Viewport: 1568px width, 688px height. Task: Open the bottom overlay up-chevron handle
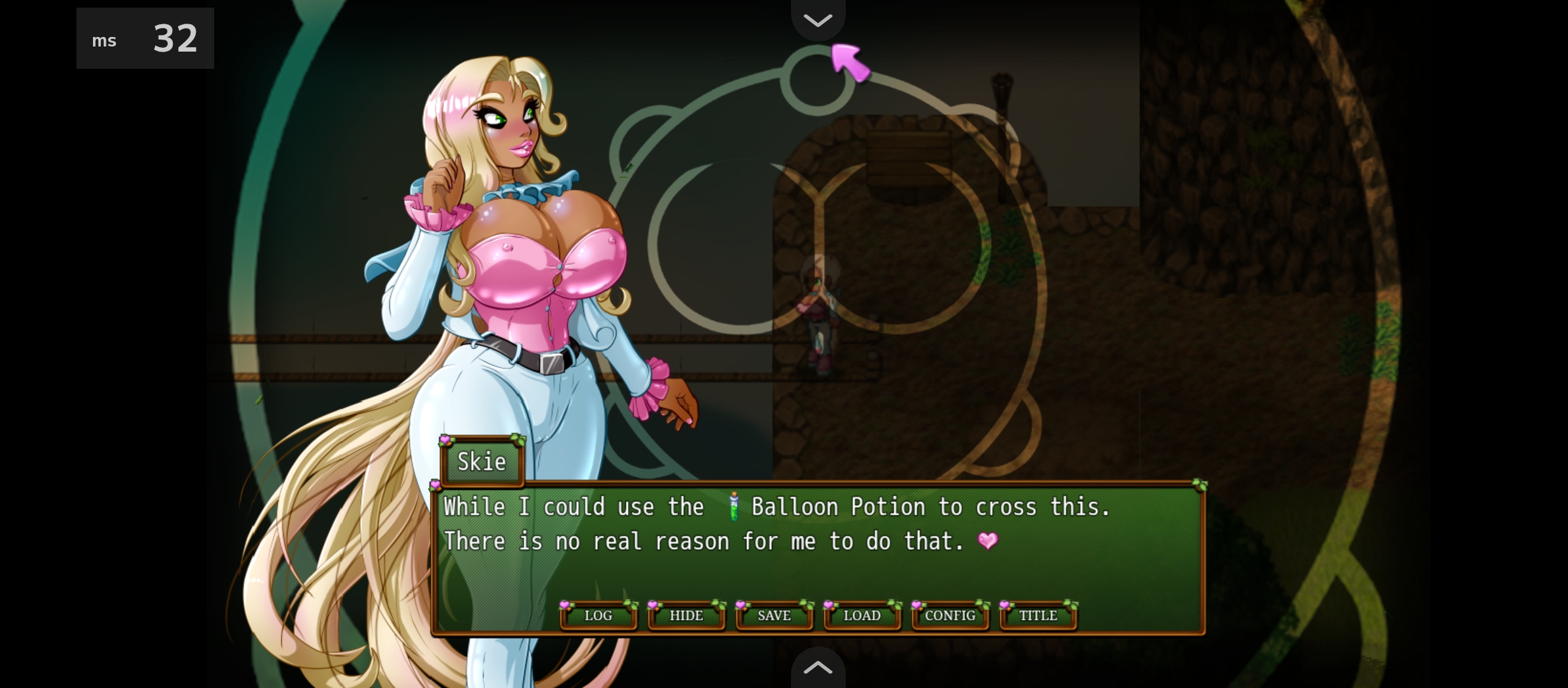pyautogui.click(x=818, y=668)
